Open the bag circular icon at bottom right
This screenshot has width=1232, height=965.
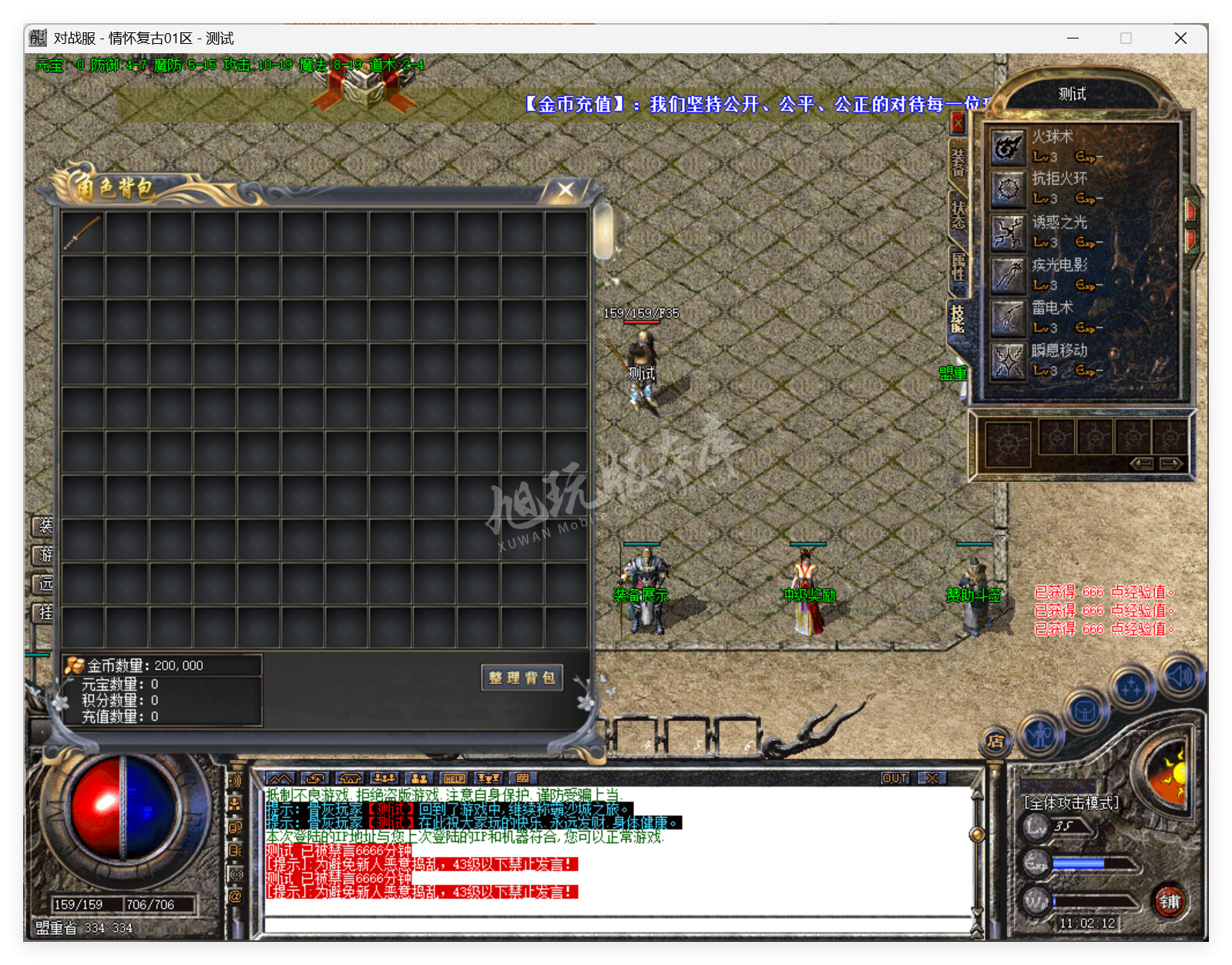click(x=1086, y=710)
